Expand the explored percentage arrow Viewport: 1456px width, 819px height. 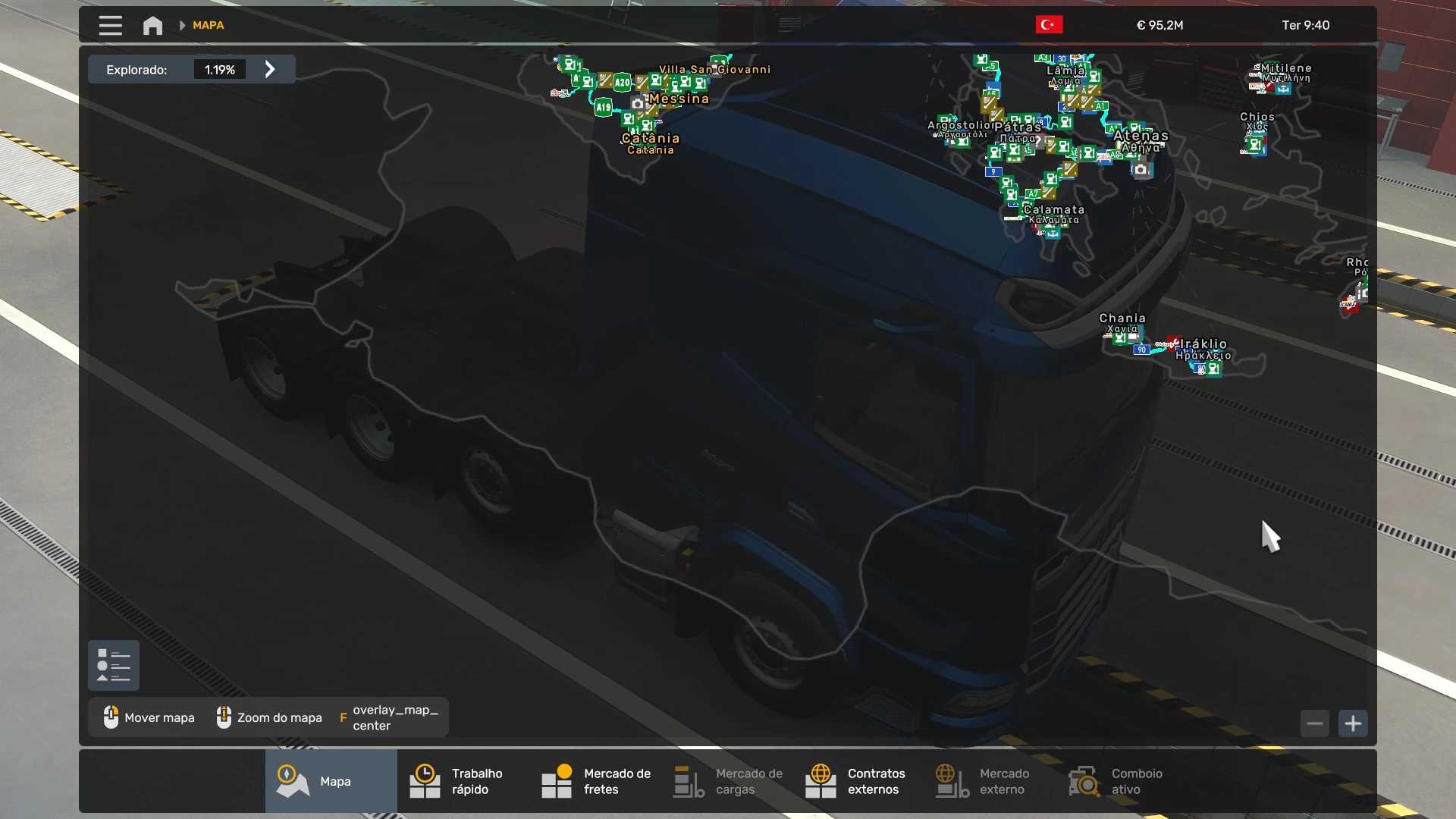(x=270, y=70)
